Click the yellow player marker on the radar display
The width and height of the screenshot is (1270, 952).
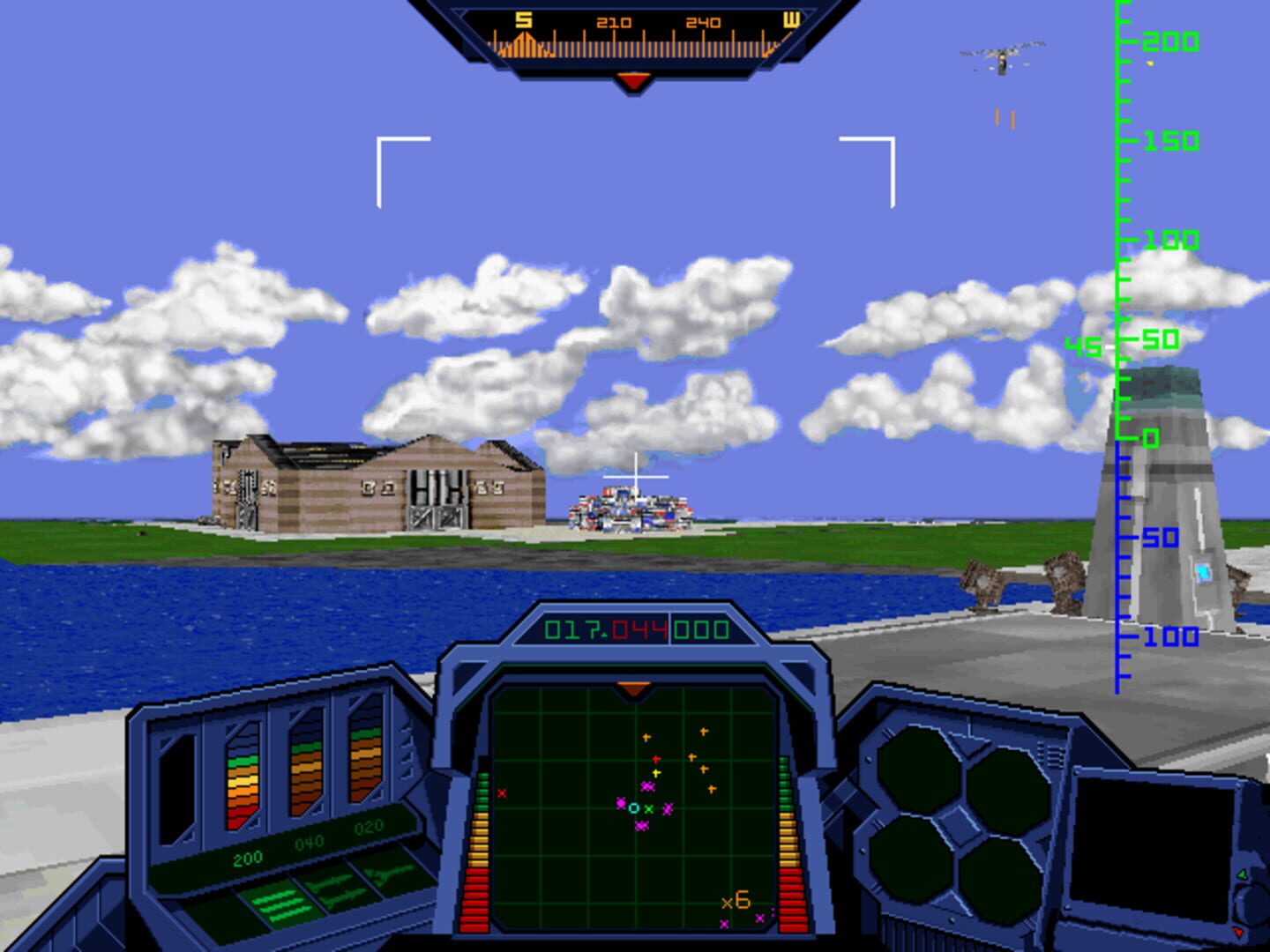pyautogui.click(x=654, y=772)
